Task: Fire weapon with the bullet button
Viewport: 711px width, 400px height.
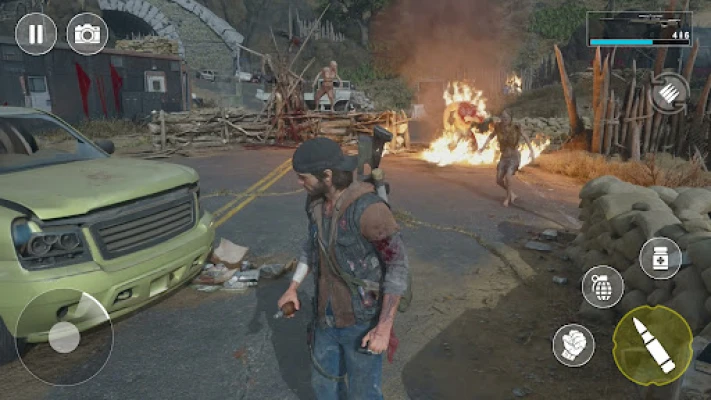Action: (x=653, y=345)
